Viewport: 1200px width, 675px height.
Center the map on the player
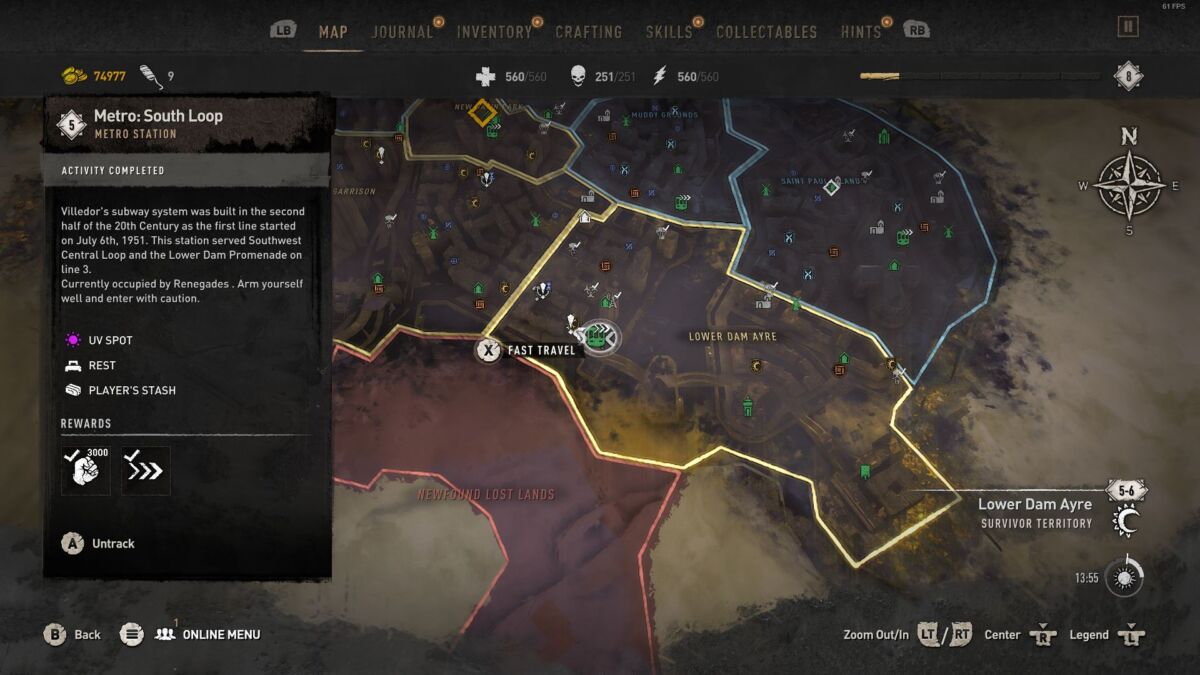(x=1018, y=634)
